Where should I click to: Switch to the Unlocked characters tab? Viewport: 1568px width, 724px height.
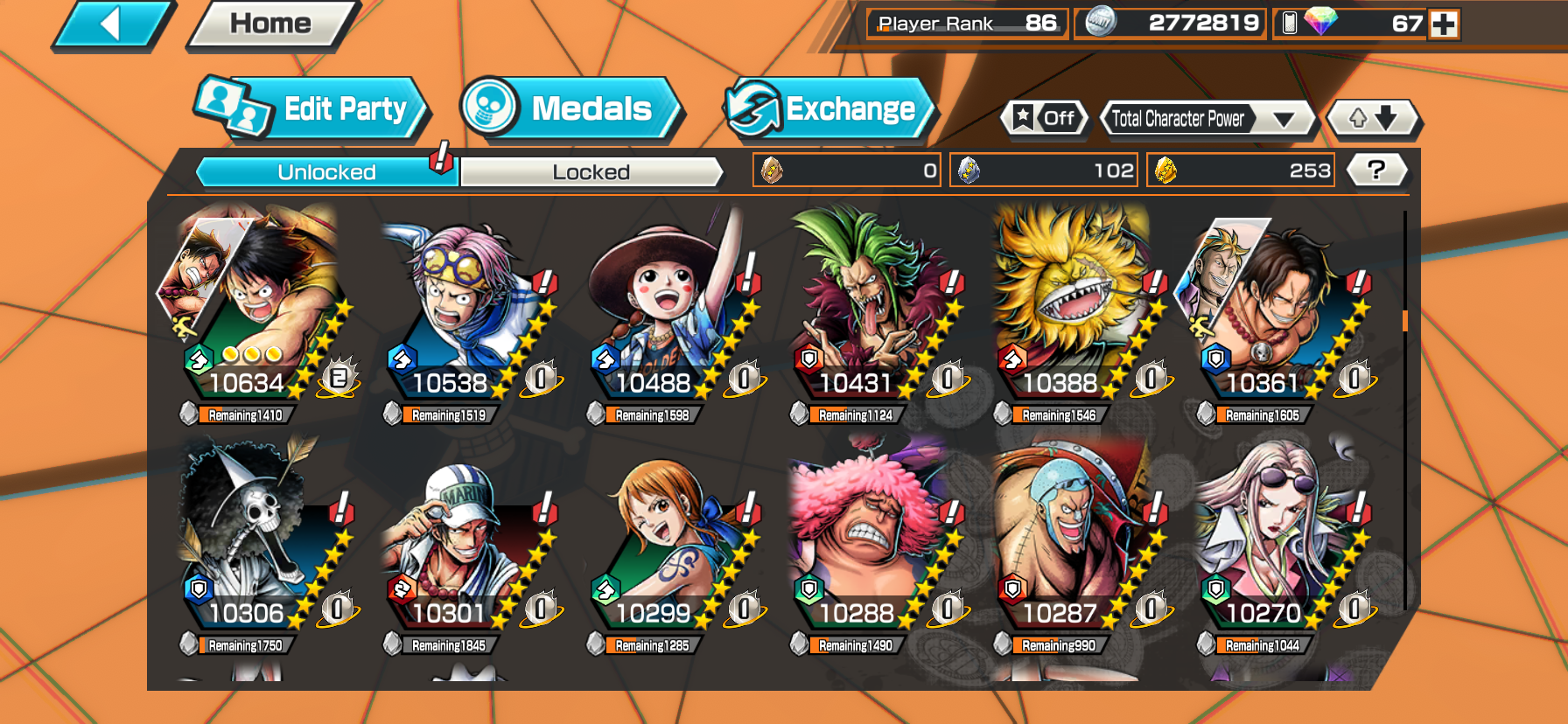pos(326,172)
